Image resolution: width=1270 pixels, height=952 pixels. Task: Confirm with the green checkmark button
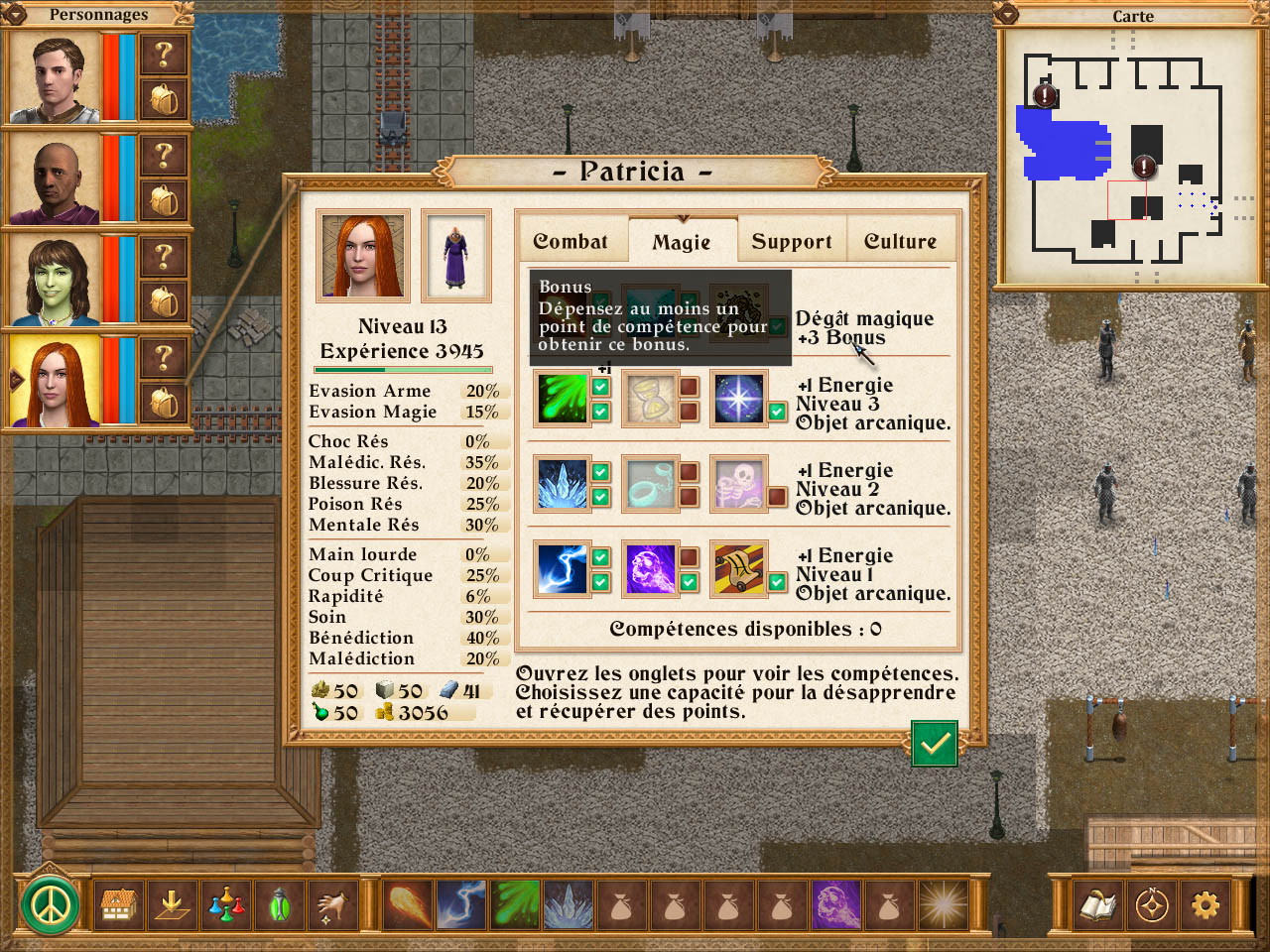tap(934, 744)
